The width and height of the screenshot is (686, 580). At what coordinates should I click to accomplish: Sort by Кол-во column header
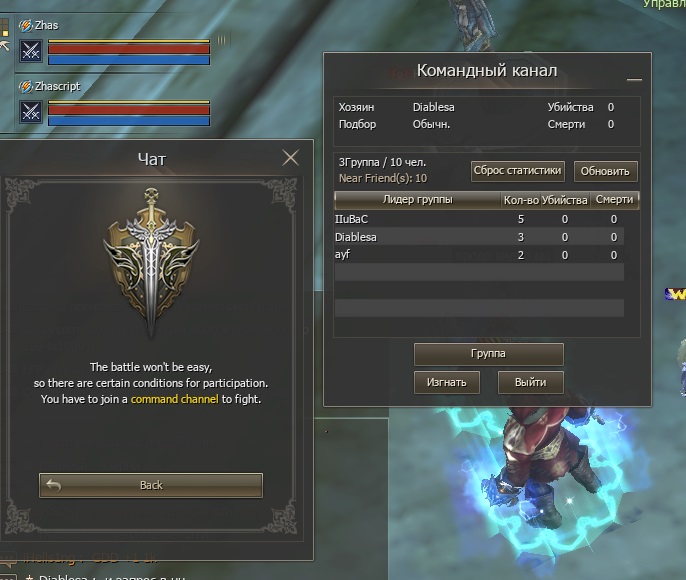520,200
